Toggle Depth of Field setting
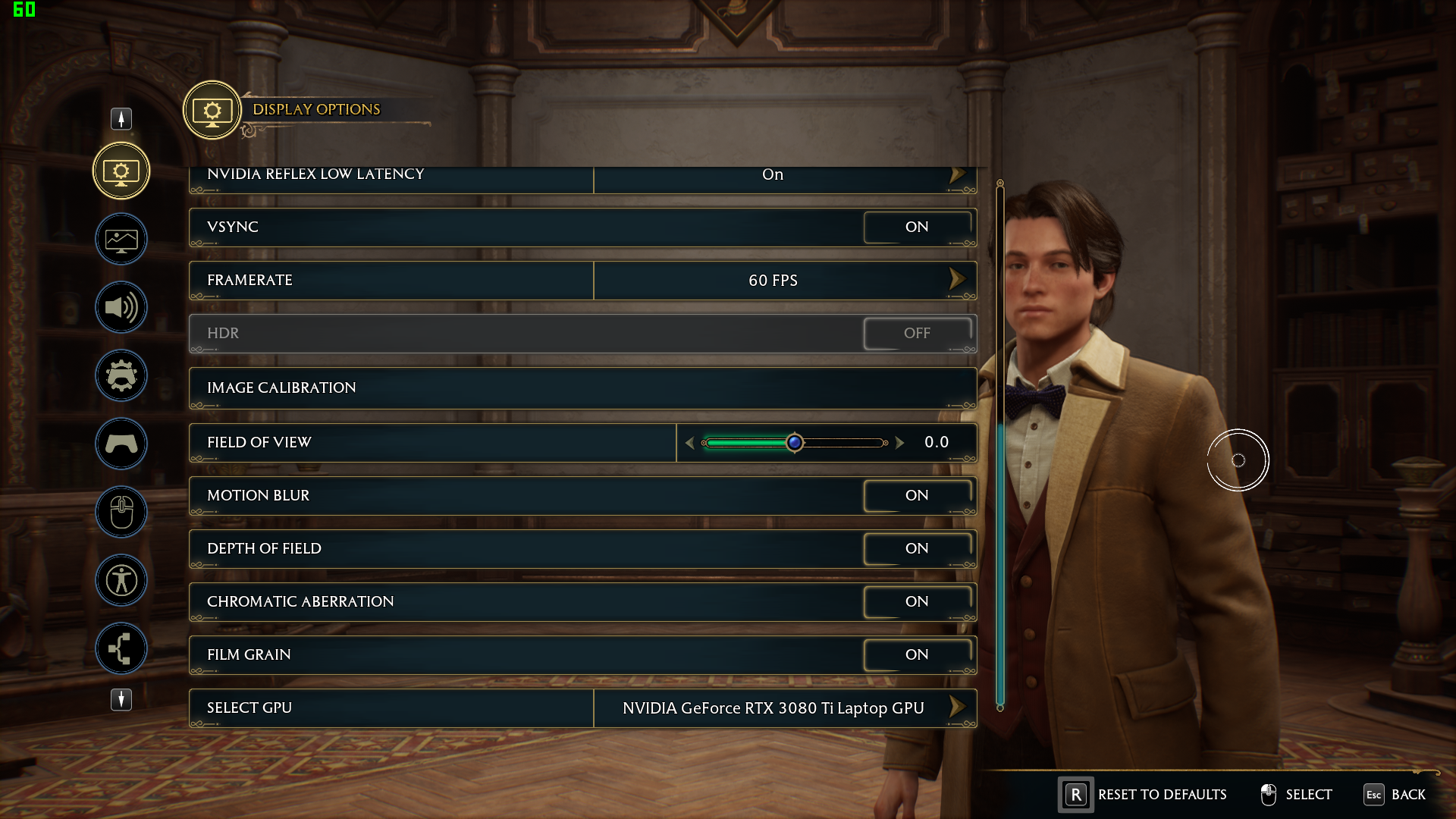Image resolution: width=1456 pixels, height=819 pixels. 917,548
